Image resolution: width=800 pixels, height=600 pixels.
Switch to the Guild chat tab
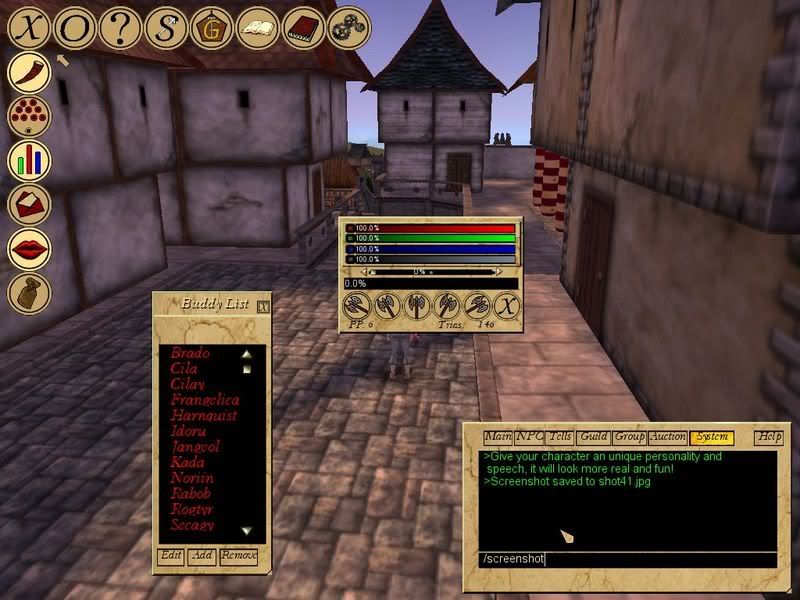click(x=593, y=437)
